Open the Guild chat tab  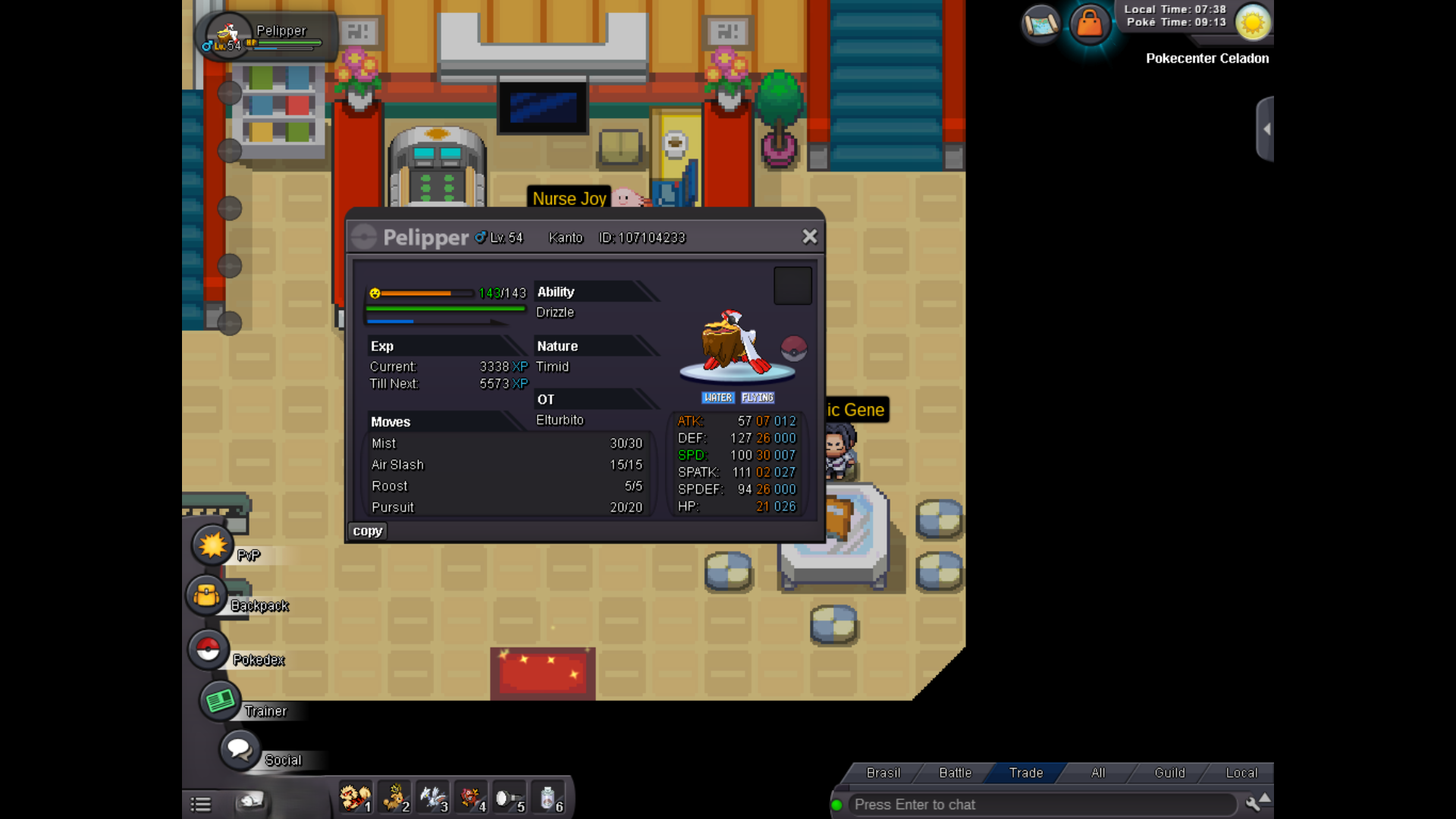pyautogui.click(x=1169, y=773)
